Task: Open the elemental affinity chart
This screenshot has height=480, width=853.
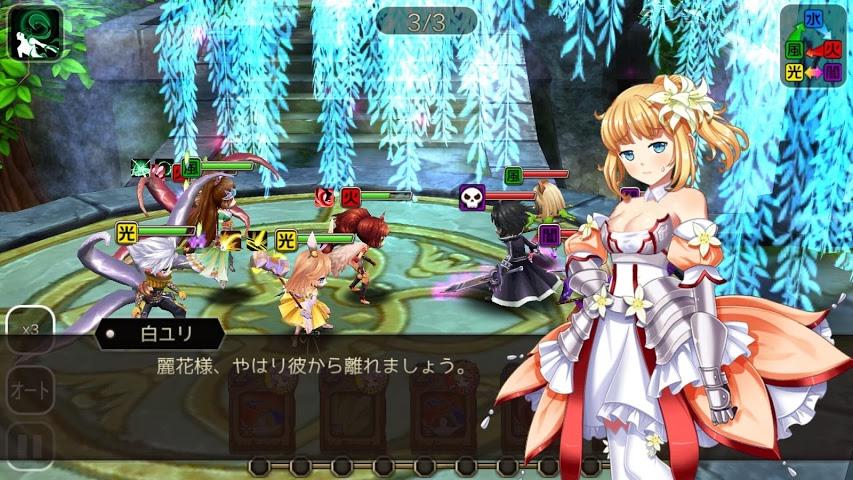Action: click(x=812, y=46)
